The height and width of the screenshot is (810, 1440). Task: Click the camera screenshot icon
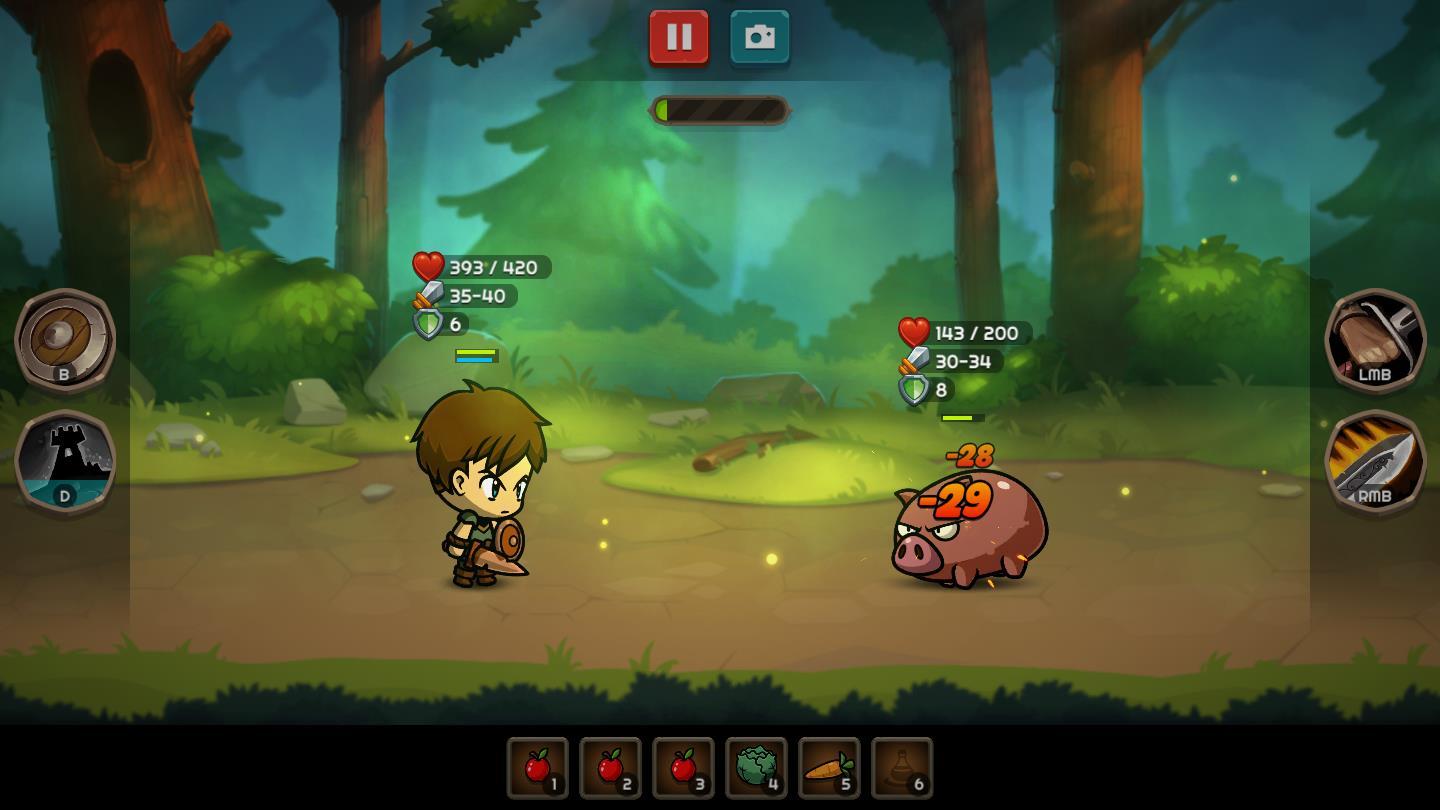(759, 37)
